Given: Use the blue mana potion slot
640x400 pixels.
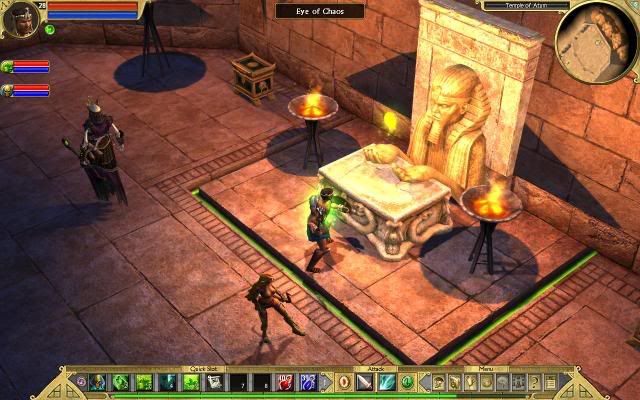Looking at the screenshot, I should [x=306, y=381].
